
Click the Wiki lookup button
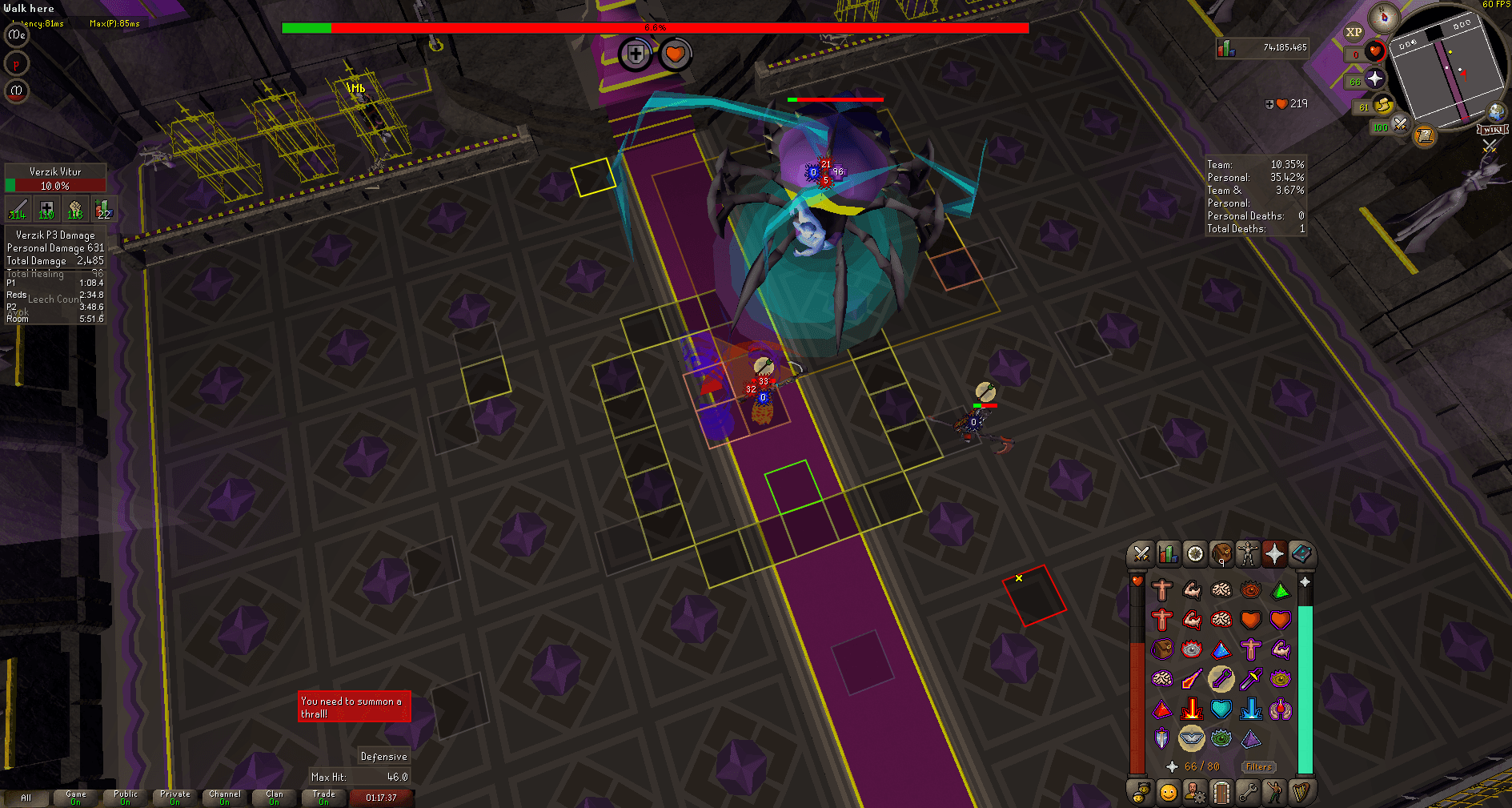[x=1494, y=130]
